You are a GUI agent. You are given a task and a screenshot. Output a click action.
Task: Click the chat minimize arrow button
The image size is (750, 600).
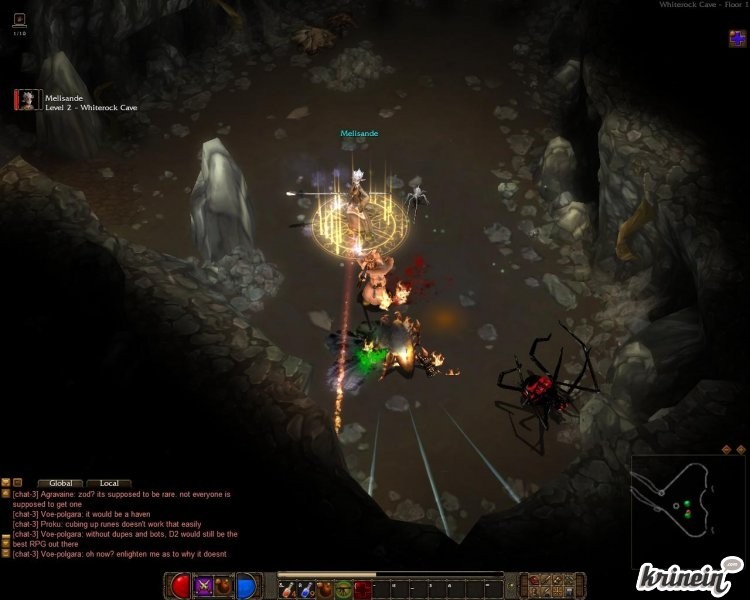6,483
